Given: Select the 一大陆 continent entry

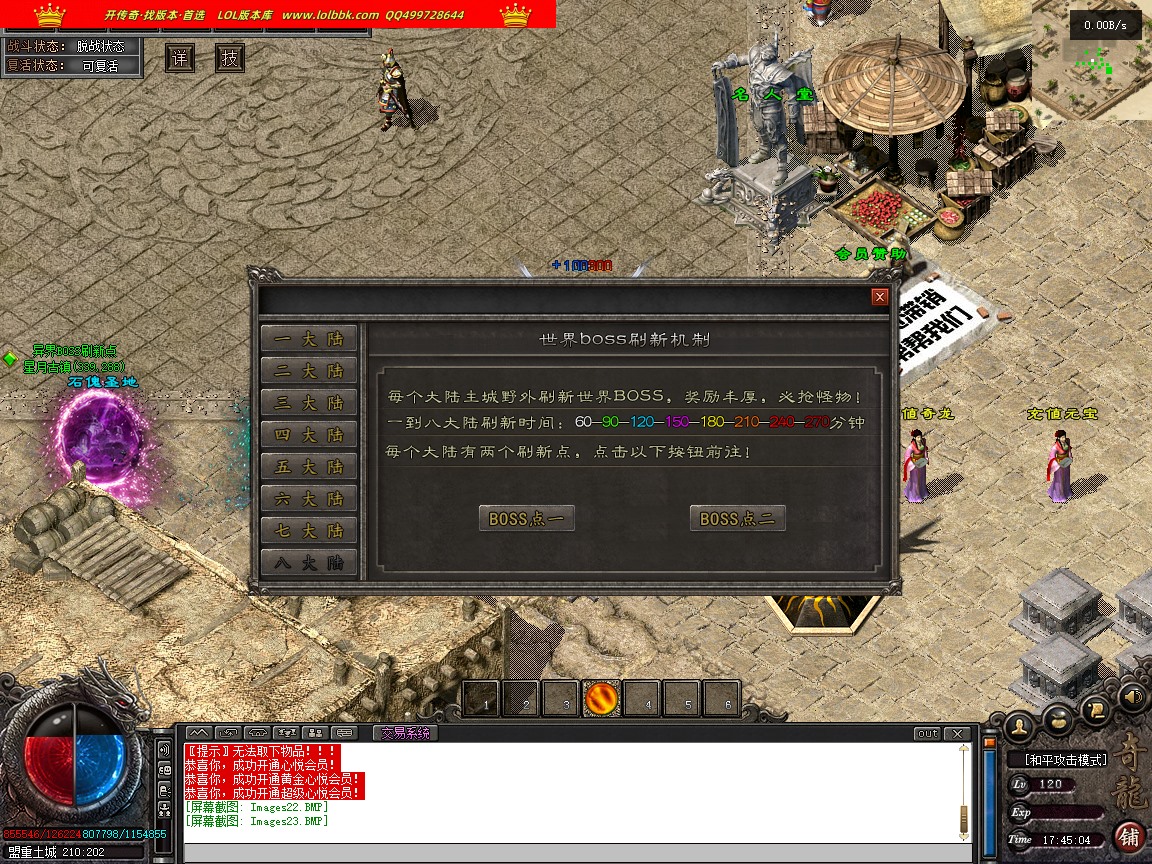Looking at the screenshot, I should point(308,339).
